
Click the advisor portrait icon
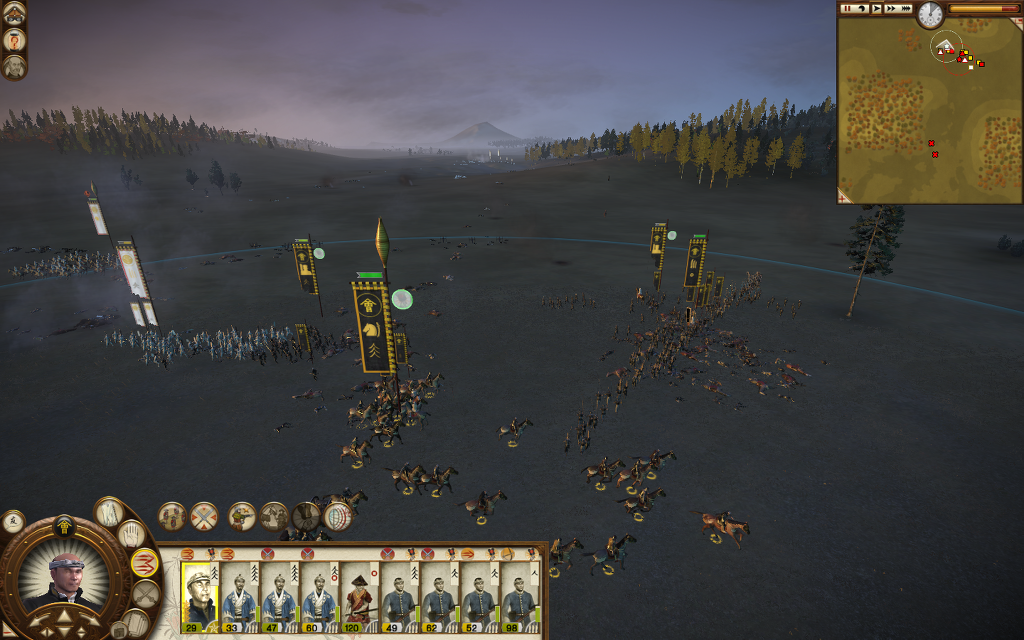click(x=14, y=67)
